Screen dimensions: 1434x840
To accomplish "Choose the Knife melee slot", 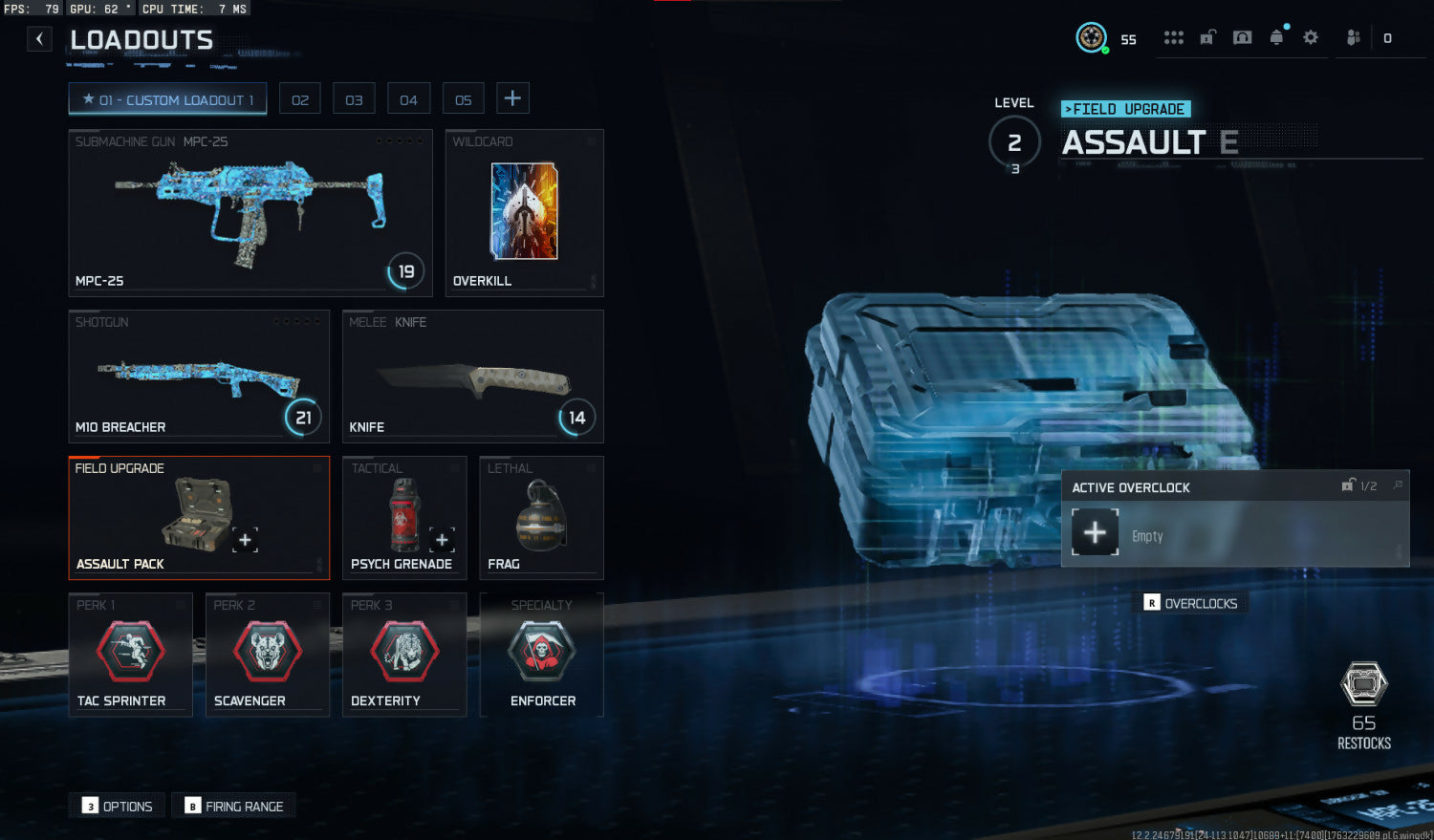I will 472,376.
